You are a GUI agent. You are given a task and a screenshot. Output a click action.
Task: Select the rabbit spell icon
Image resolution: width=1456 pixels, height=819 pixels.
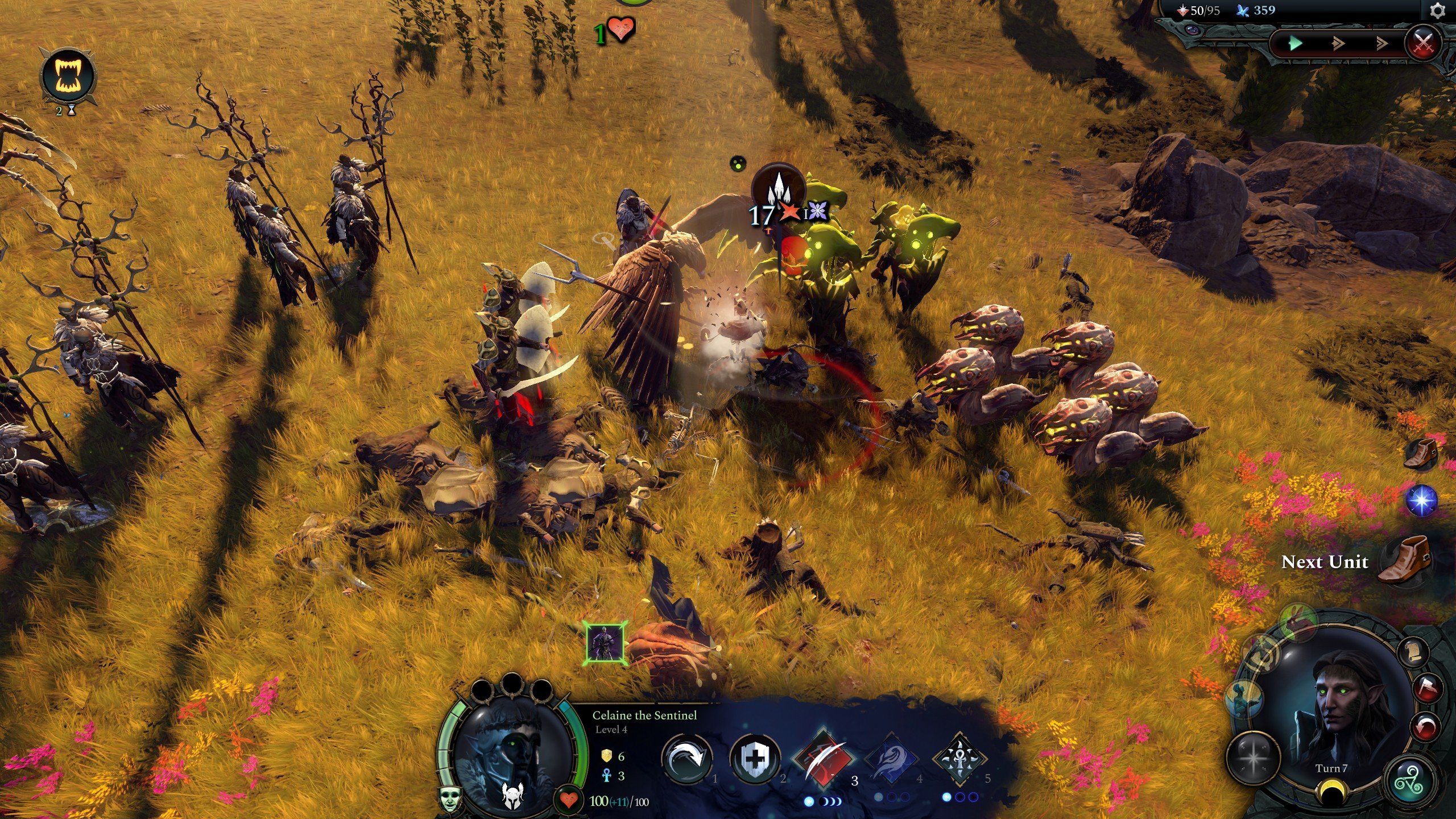[x=1298, y=622]
